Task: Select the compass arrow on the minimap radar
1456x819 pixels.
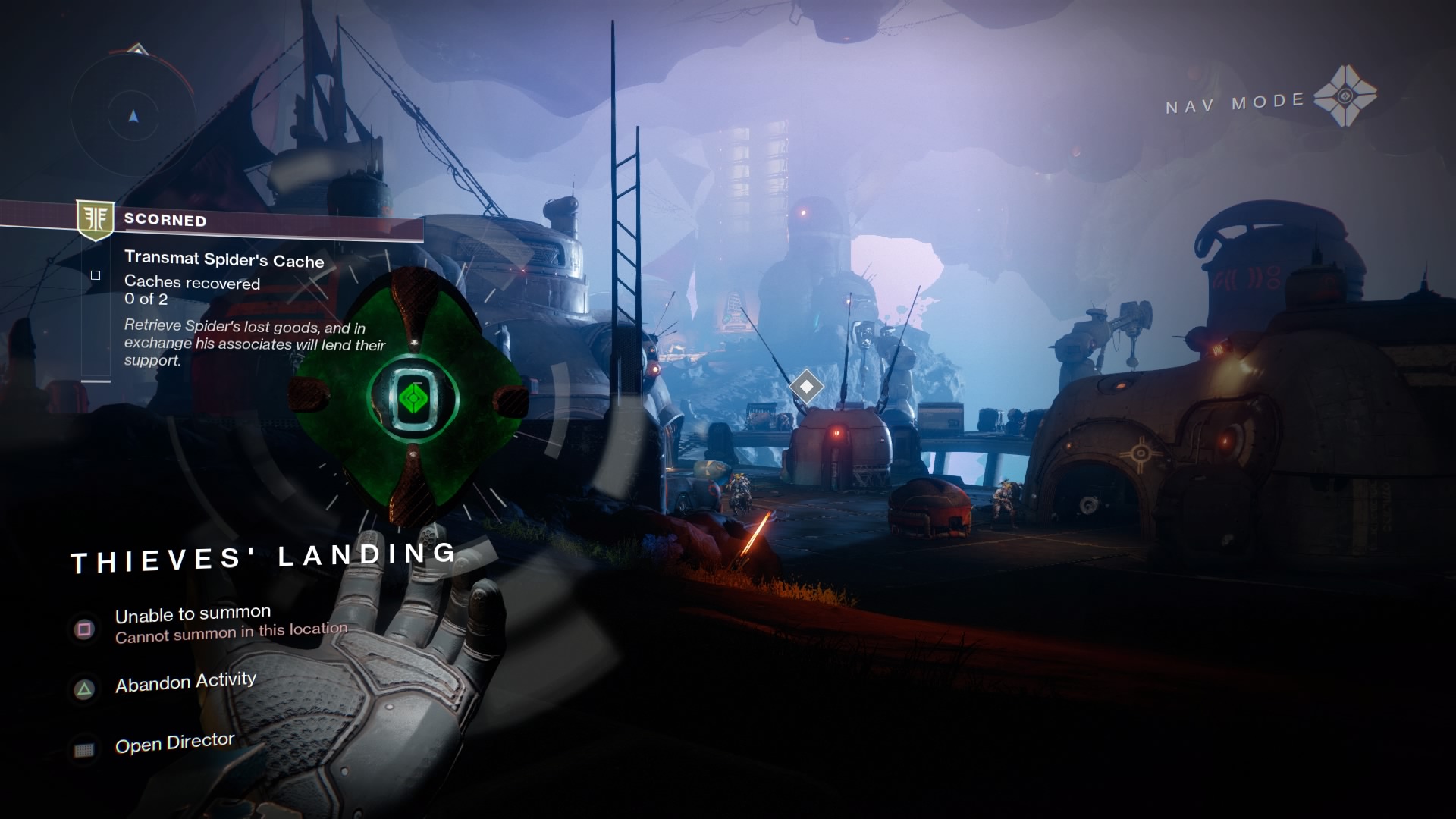Action: pyautogui.click(x=133, y=116)
